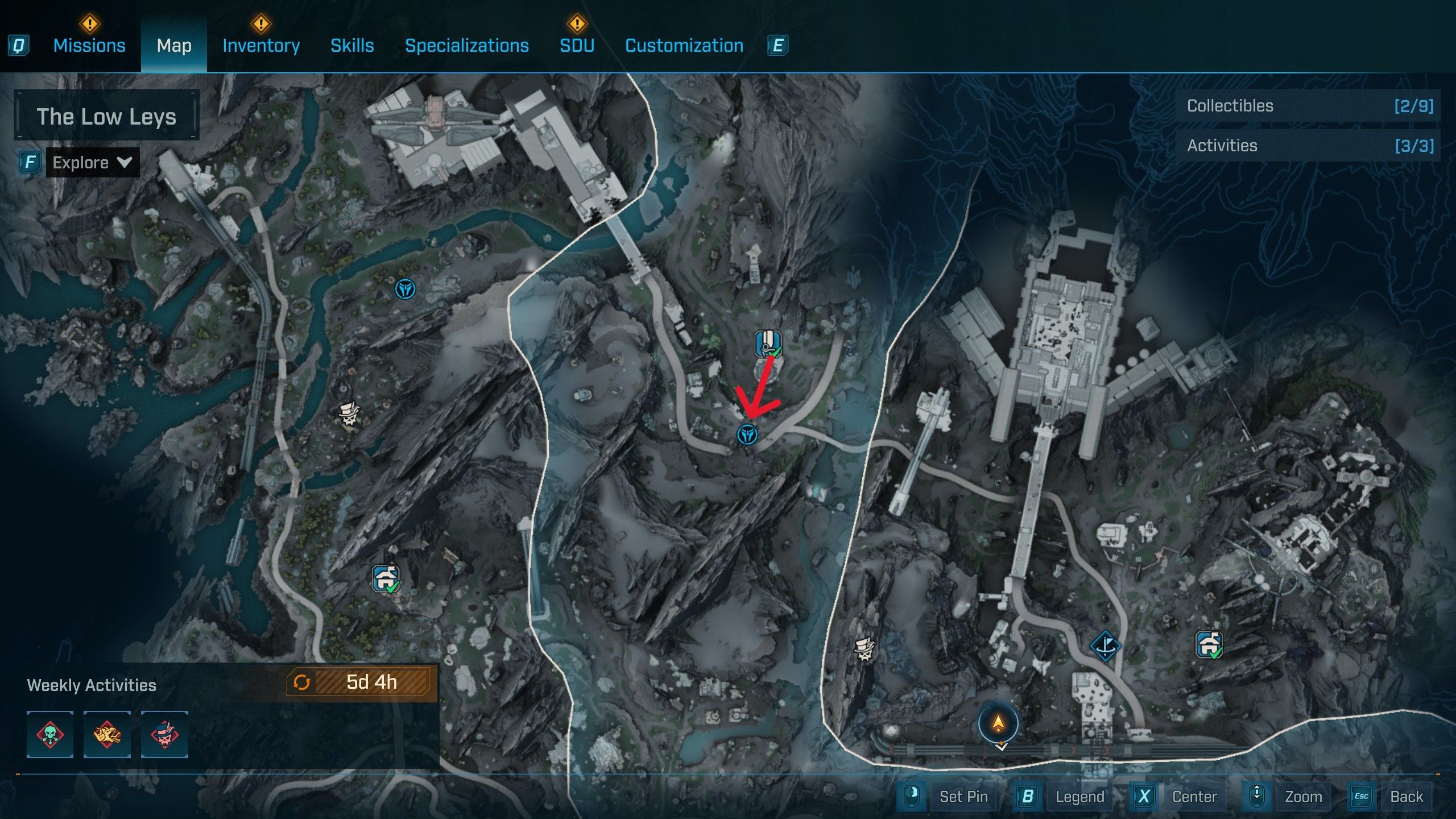Show the Collectibles list row

[1308, 106]
